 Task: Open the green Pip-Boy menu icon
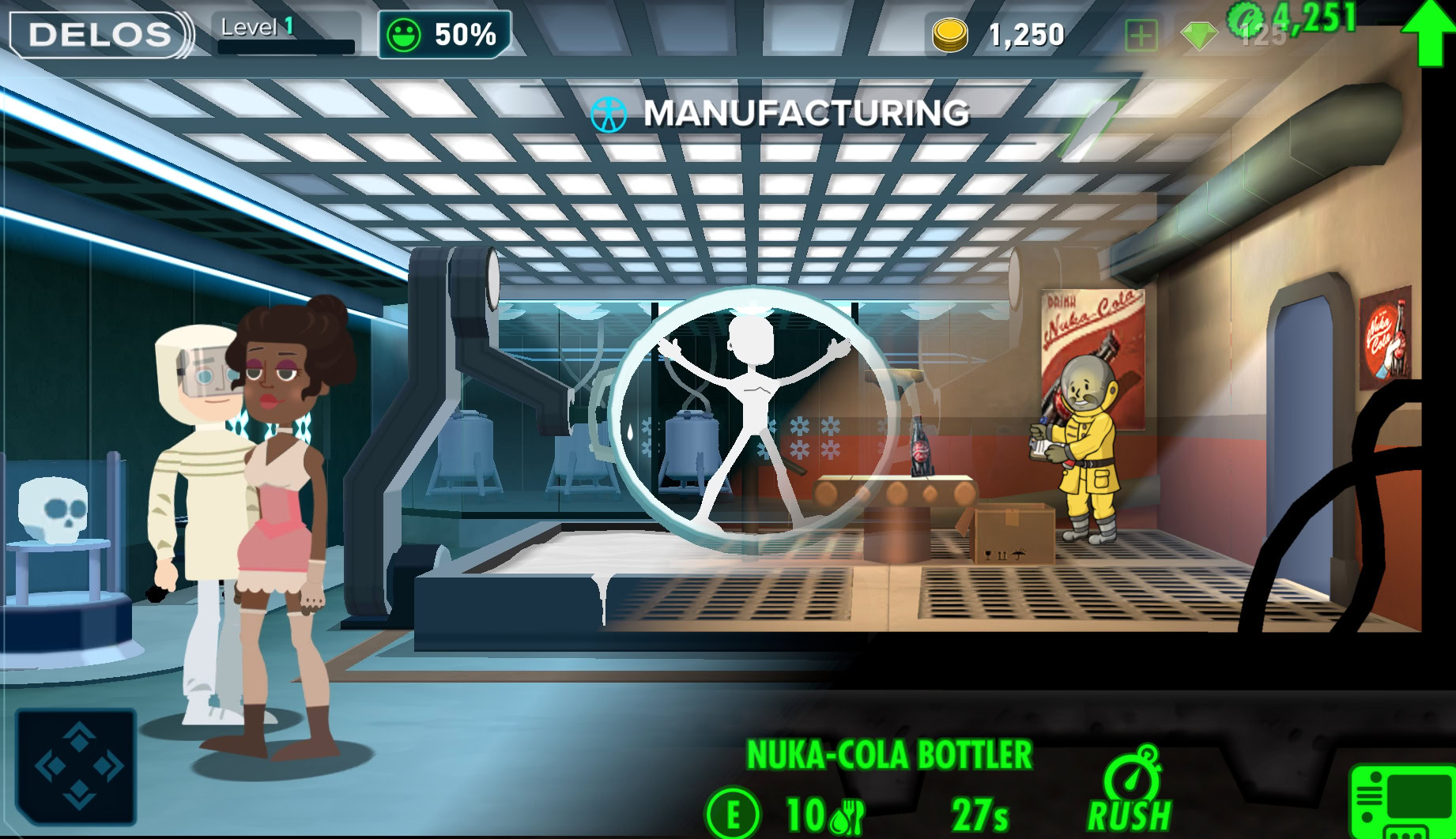[x=1400, y=802]
